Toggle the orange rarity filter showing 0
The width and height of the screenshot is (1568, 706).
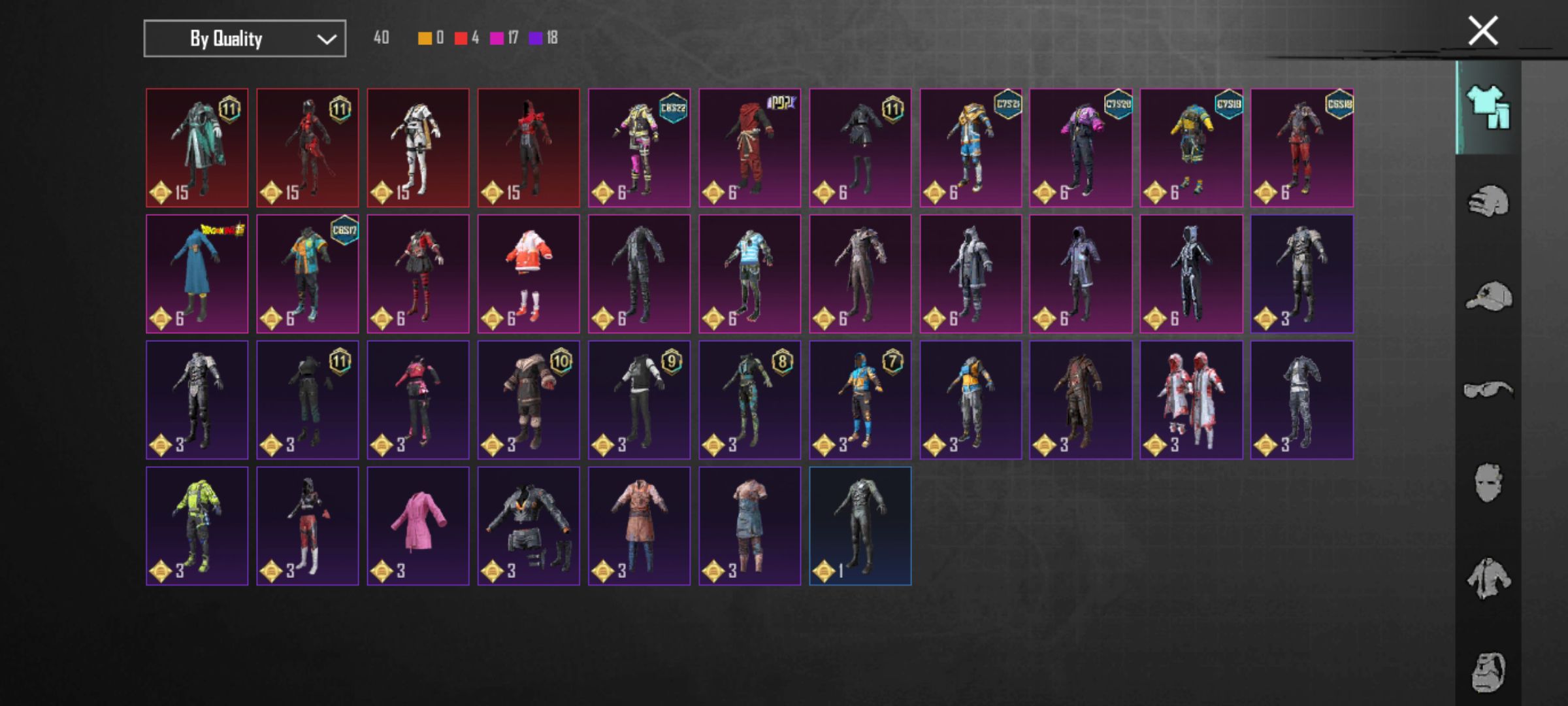[423, 38]
